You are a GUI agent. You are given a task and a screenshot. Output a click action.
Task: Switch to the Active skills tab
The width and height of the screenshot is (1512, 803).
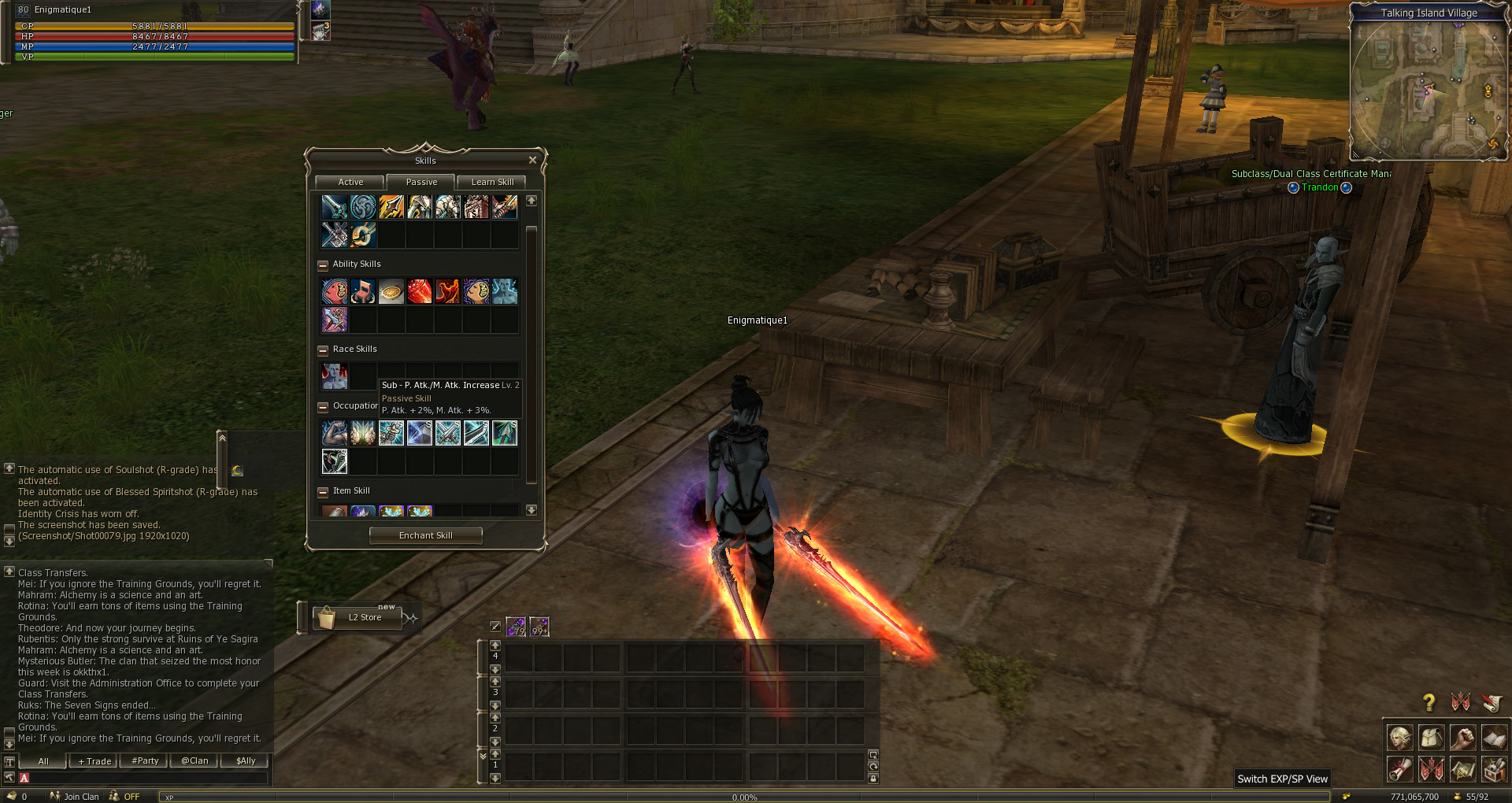click(x=350, y=182)
